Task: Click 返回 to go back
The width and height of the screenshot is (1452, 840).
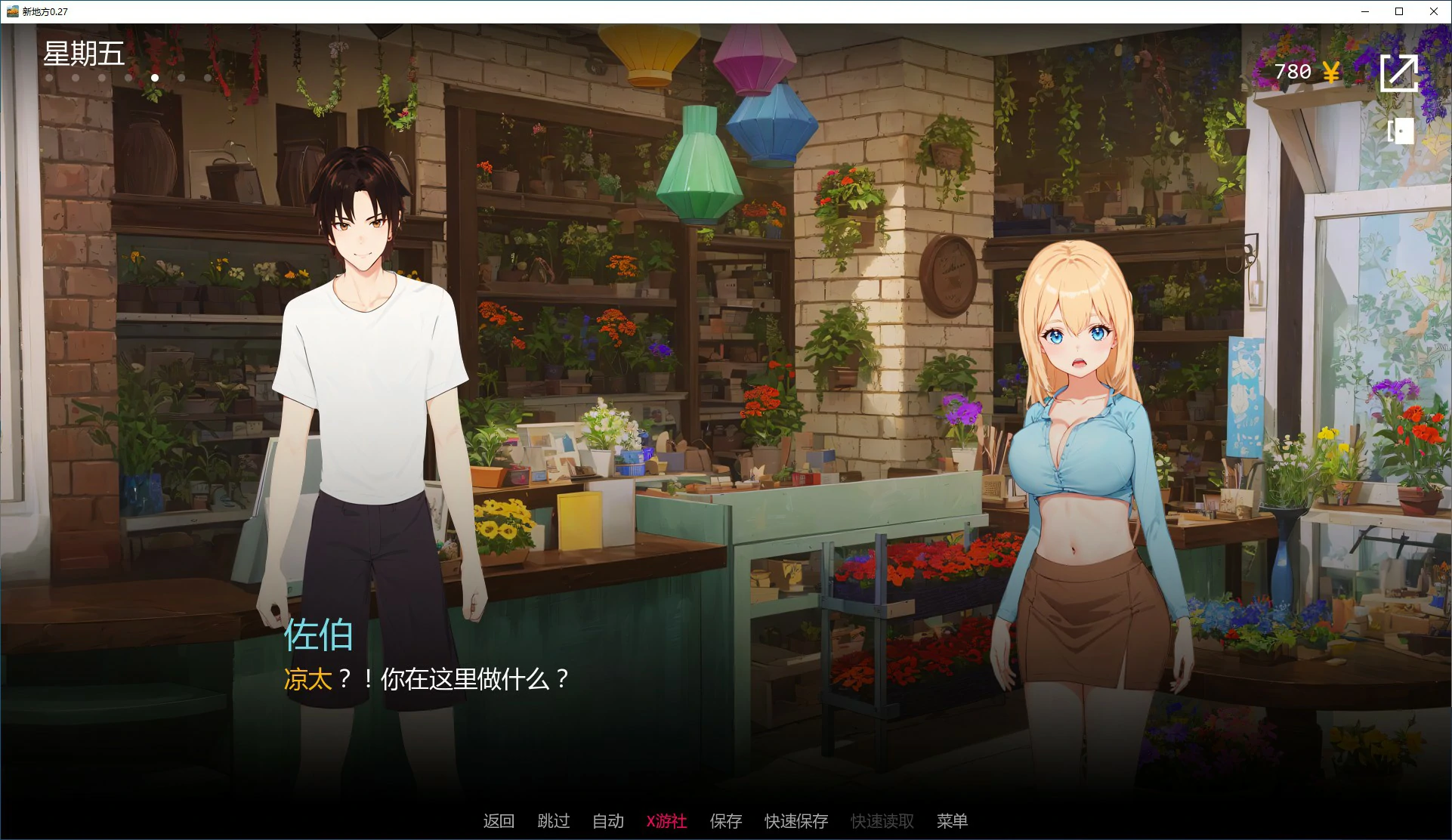Action: [x=499, y=821]
